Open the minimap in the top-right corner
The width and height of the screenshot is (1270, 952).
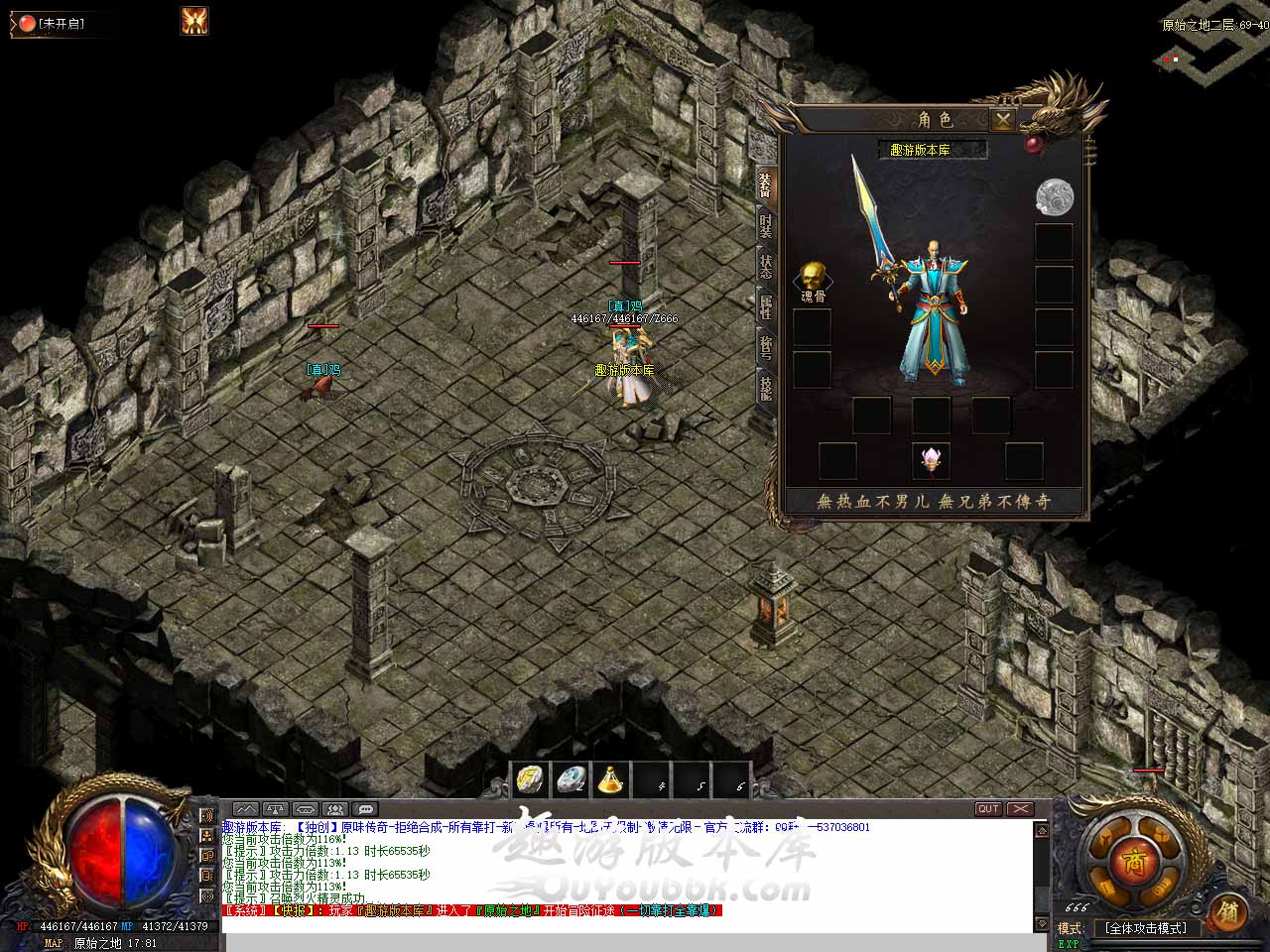pyautogui.click(x=1212, y=59)
